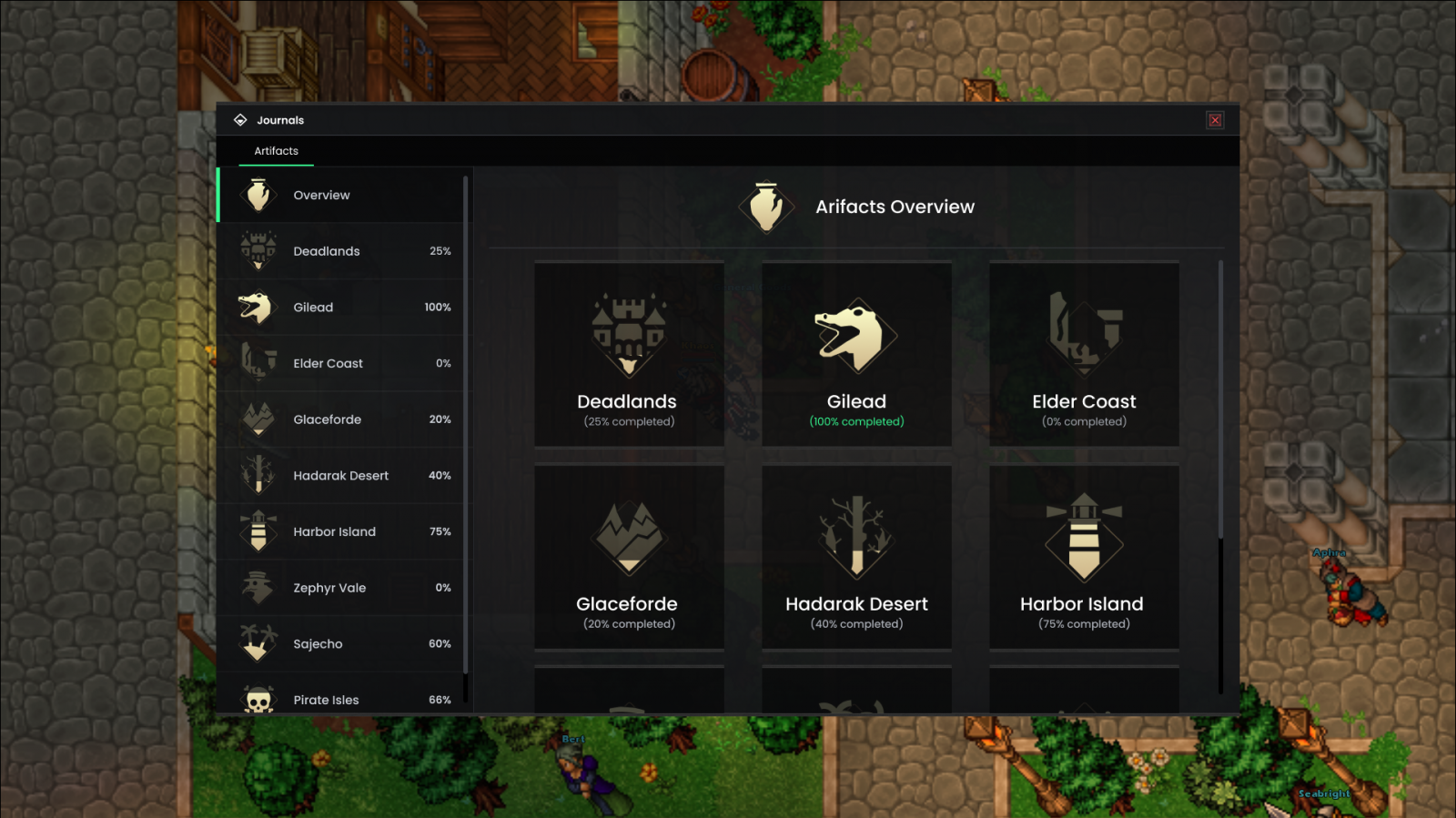Click the mountain icon for Glaceforde
1456x818 pixels.
click(x=258, y=419)
